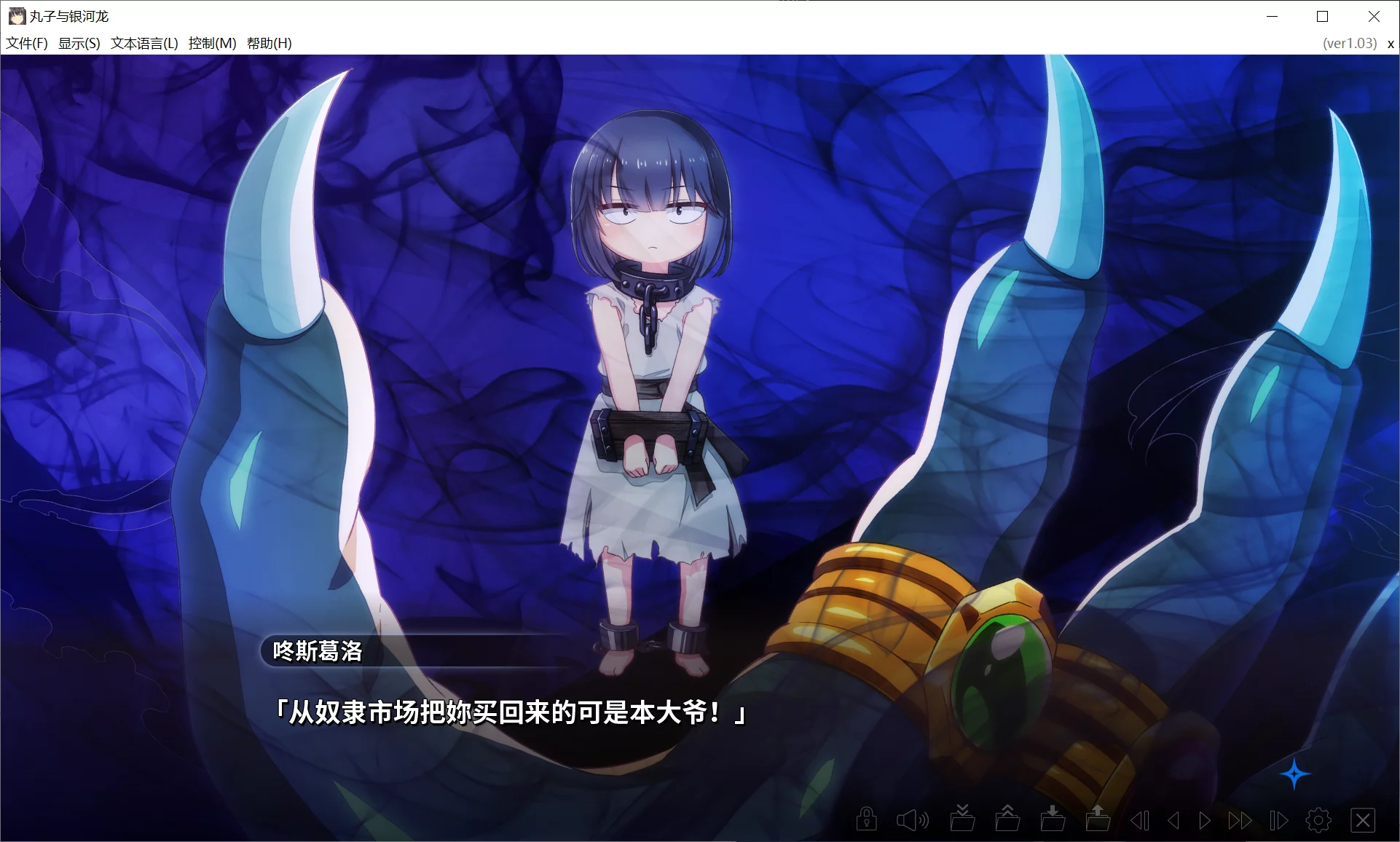1400x842 pixels.
Task: Open the save game panel icon
Action: point(1052,819)
